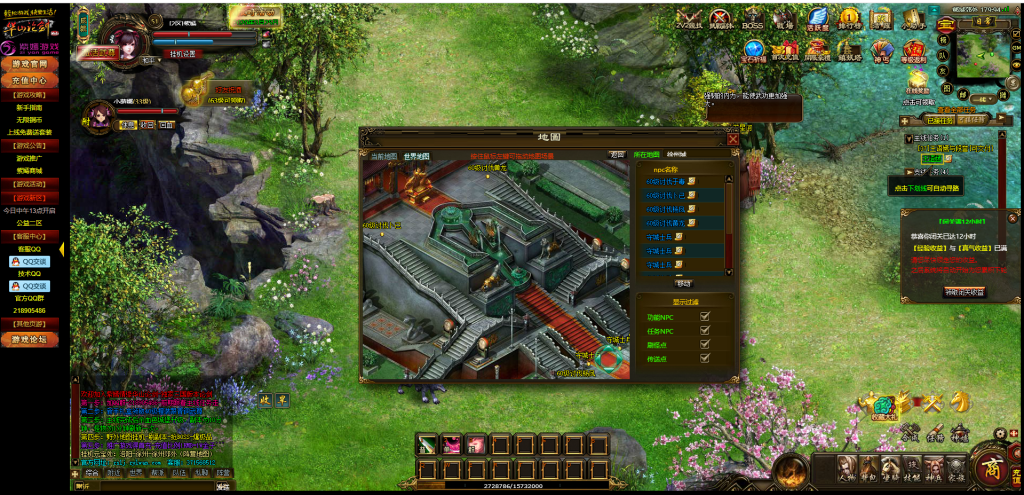Switch to the 世界地图 tab
Screen dimensions: 1024x495
point(416,156)
